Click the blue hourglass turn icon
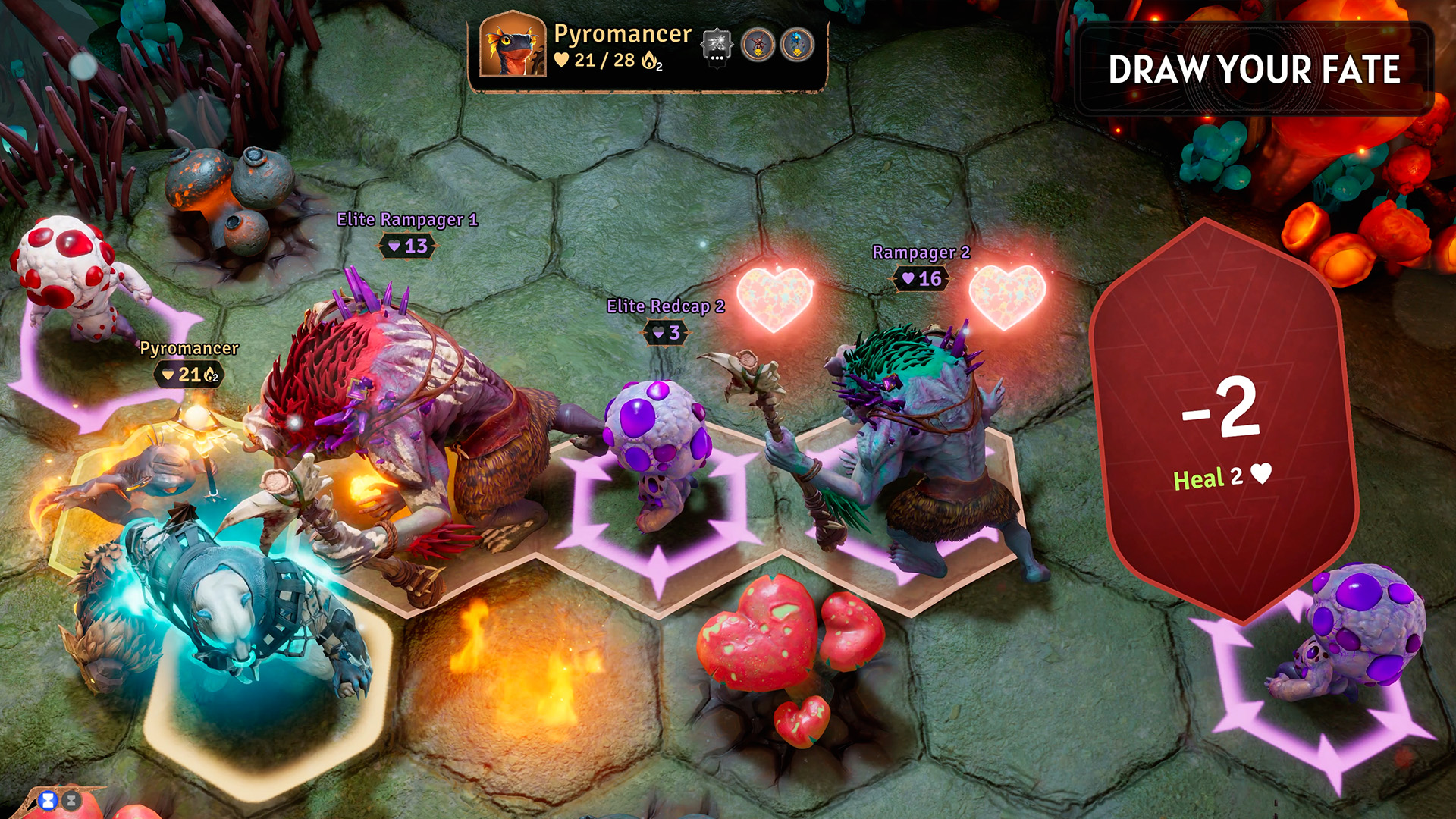 49,800
